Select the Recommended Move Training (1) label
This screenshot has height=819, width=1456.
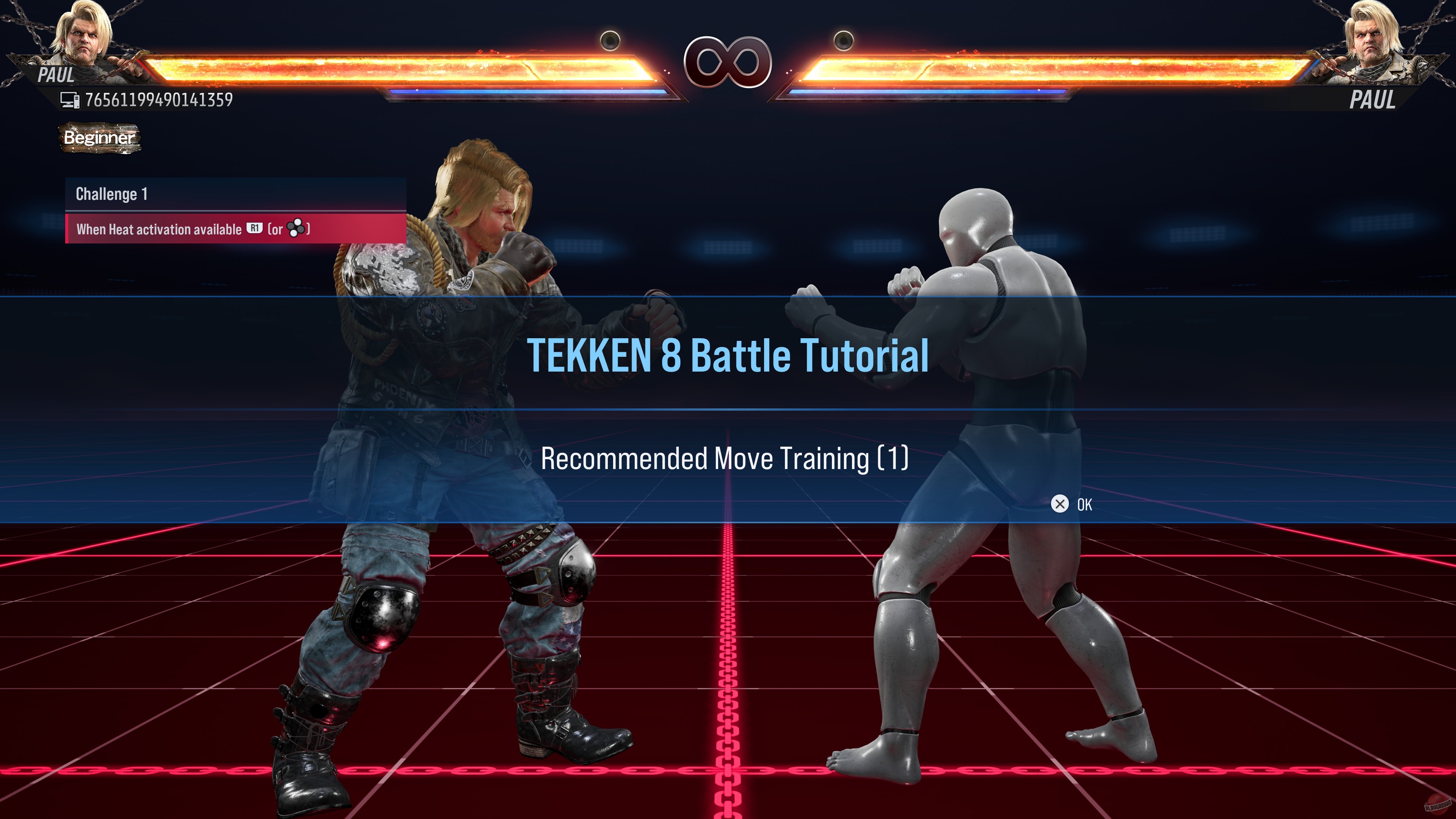pos(728,460)
